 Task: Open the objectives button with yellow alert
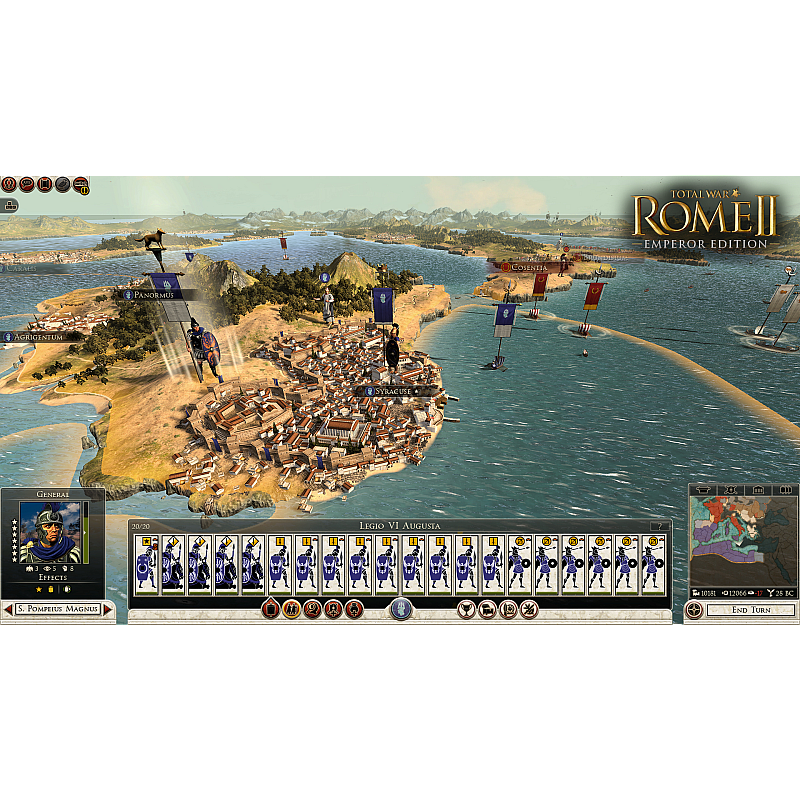(x=81, y=184)
